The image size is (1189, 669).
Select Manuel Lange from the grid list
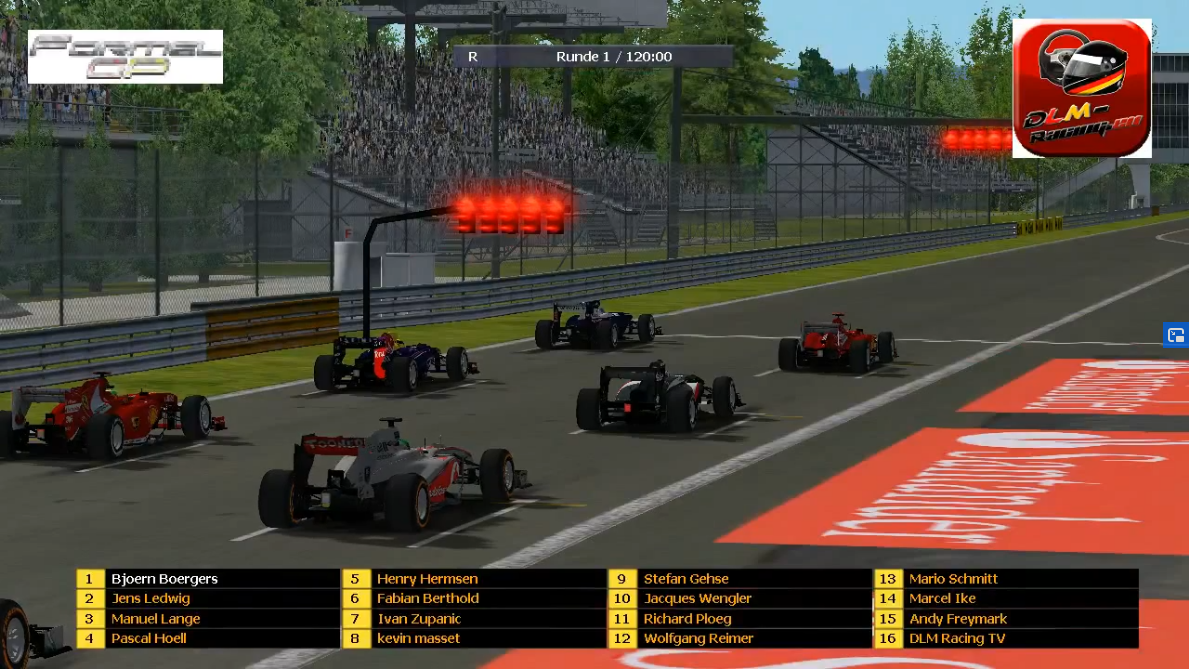155,619
